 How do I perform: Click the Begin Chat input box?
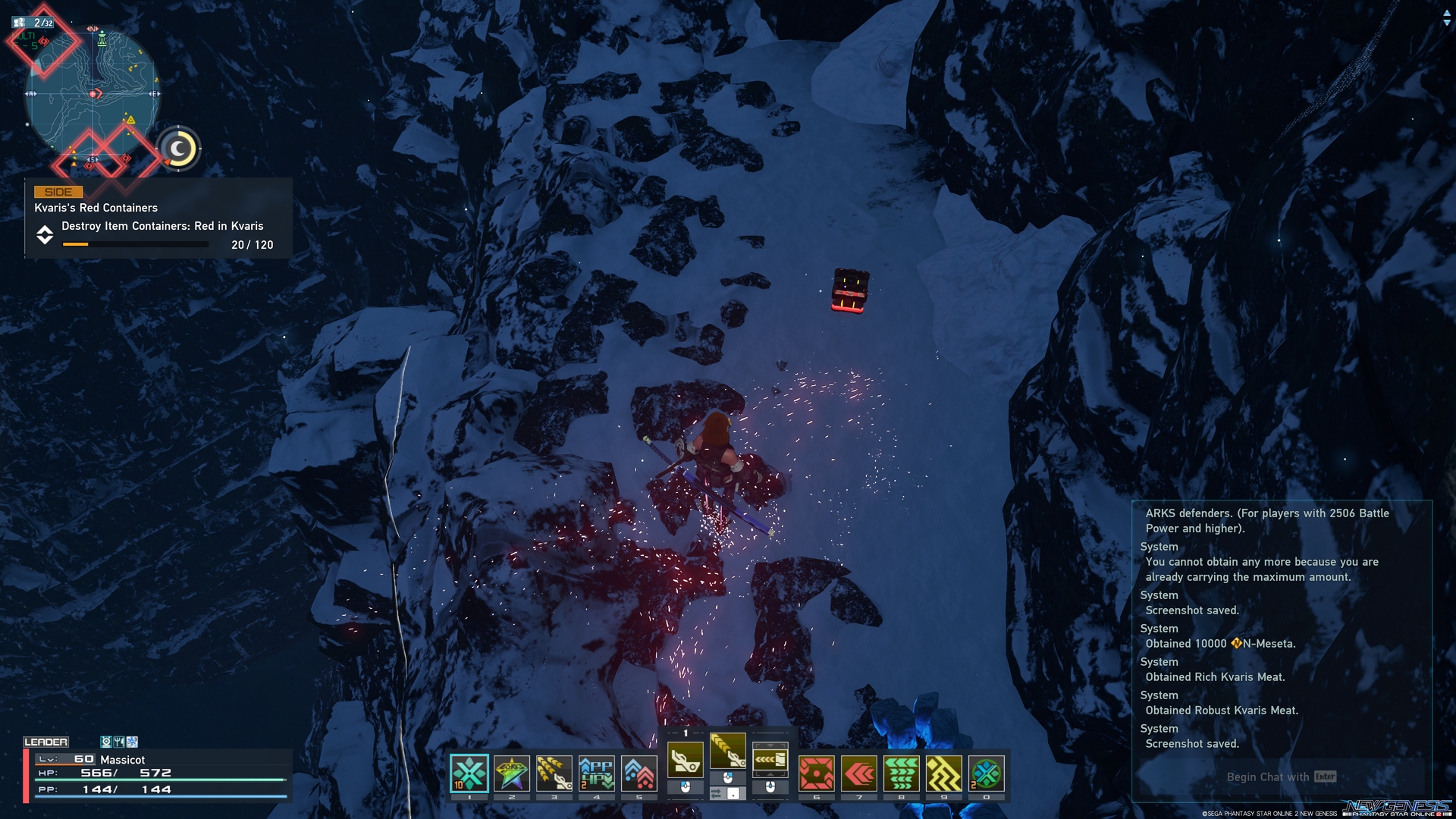(x=1280, y=777)
